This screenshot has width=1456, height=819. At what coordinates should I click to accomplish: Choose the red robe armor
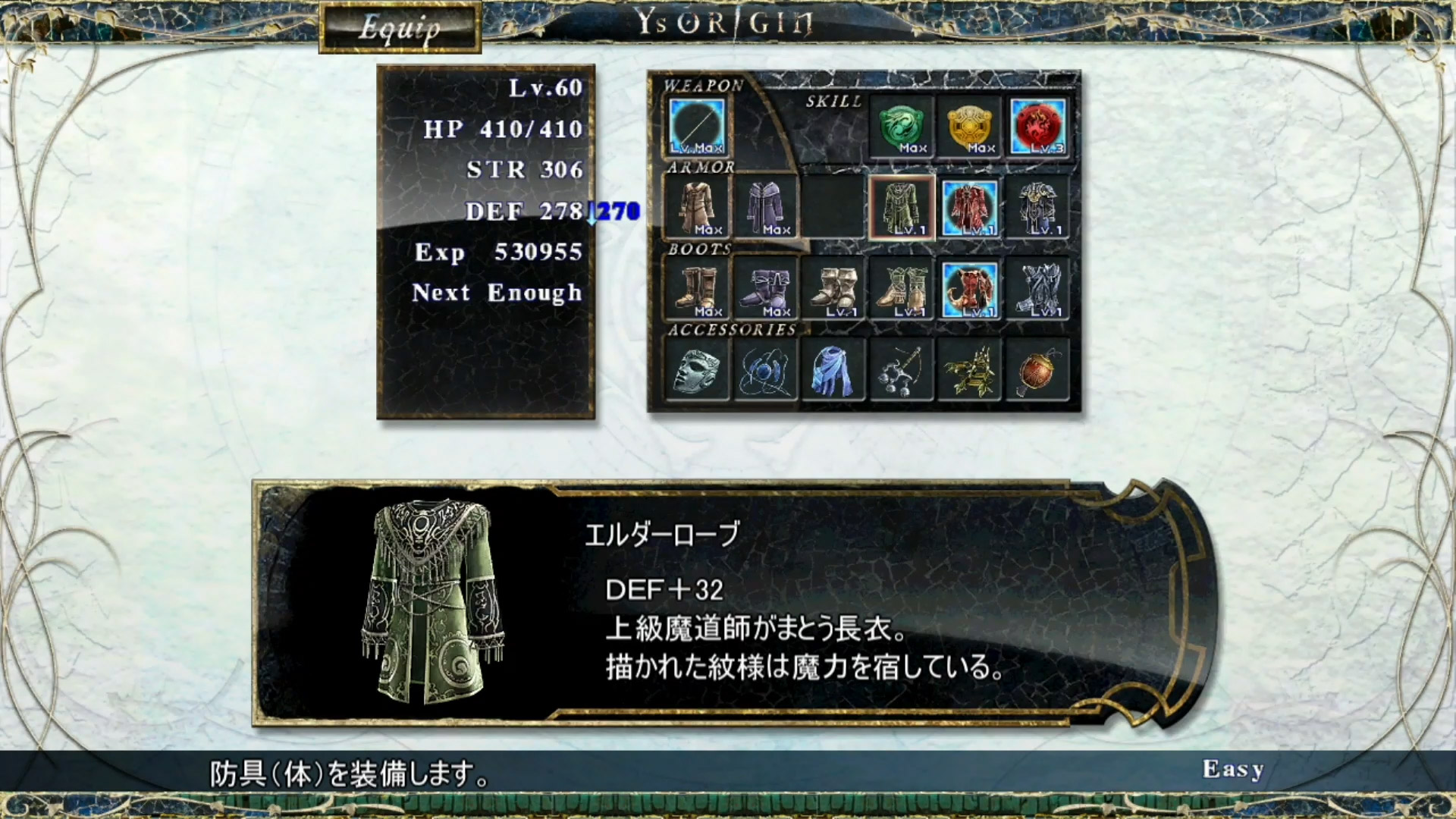(x=970, y=207)
